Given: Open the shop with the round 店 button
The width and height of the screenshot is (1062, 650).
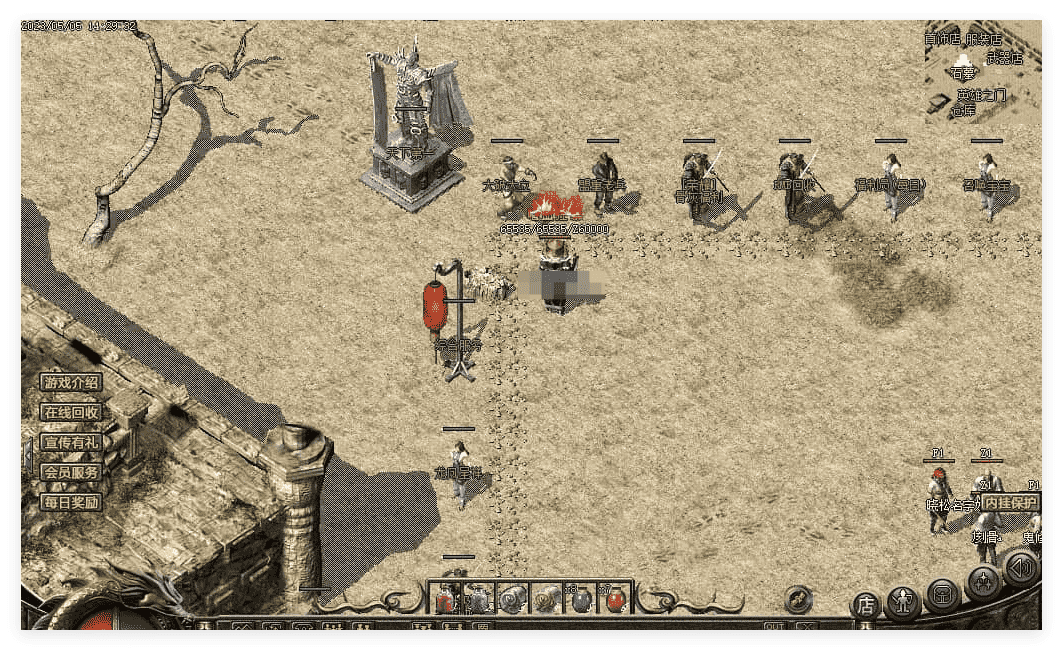Looking at the screenshot, I should pyautogui.click(x=865, y=605).
